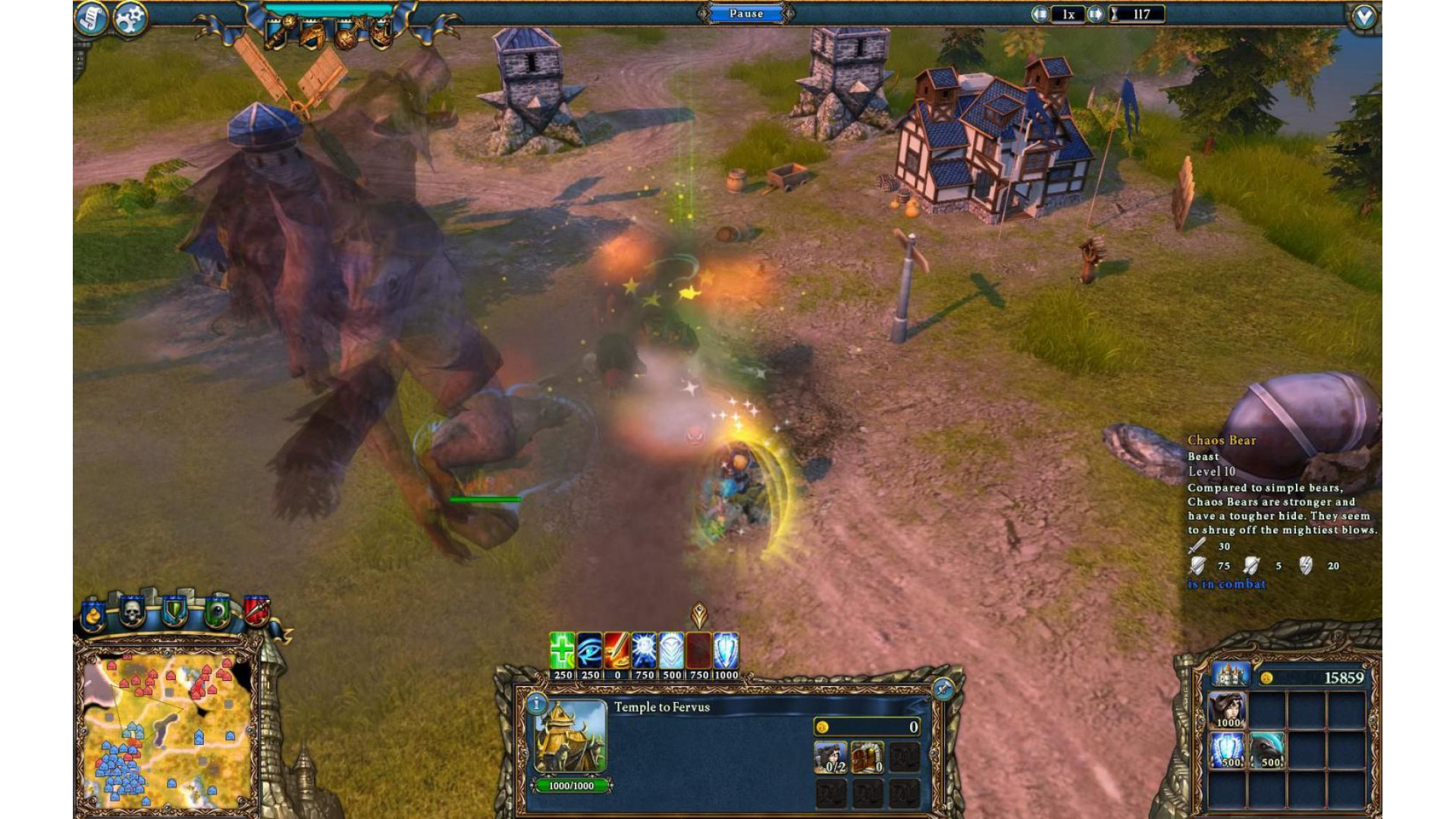Select the green shield defend flag
Screen dimensions: 1456x819
(x=175, y=611)
